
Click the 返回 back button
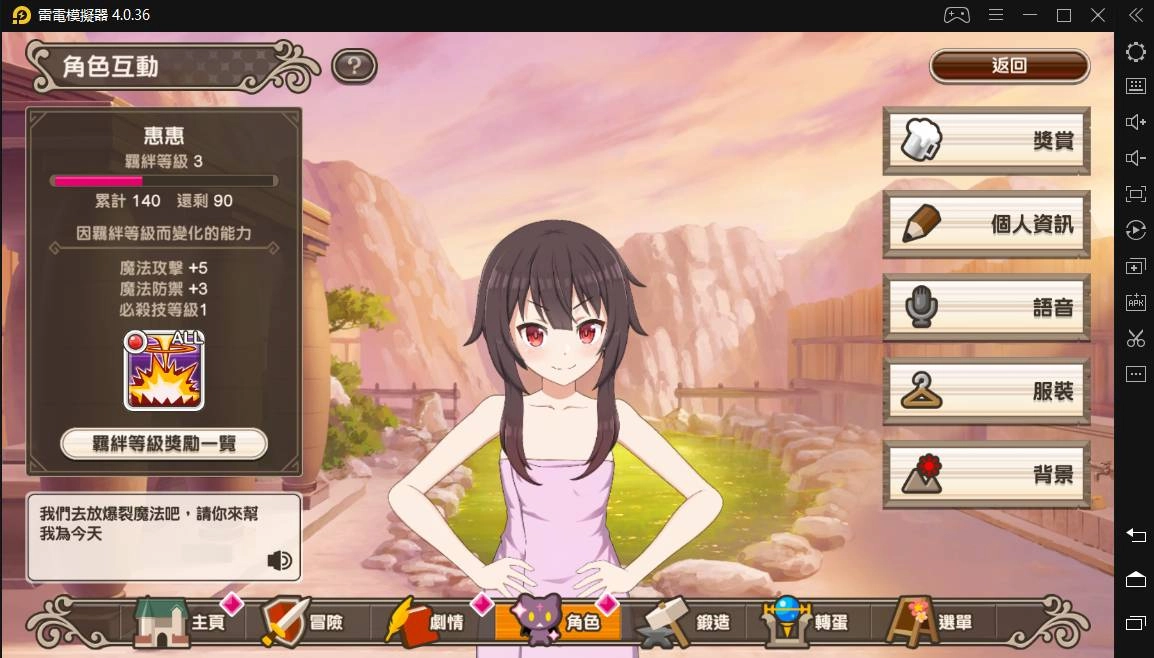[1009, 66]
